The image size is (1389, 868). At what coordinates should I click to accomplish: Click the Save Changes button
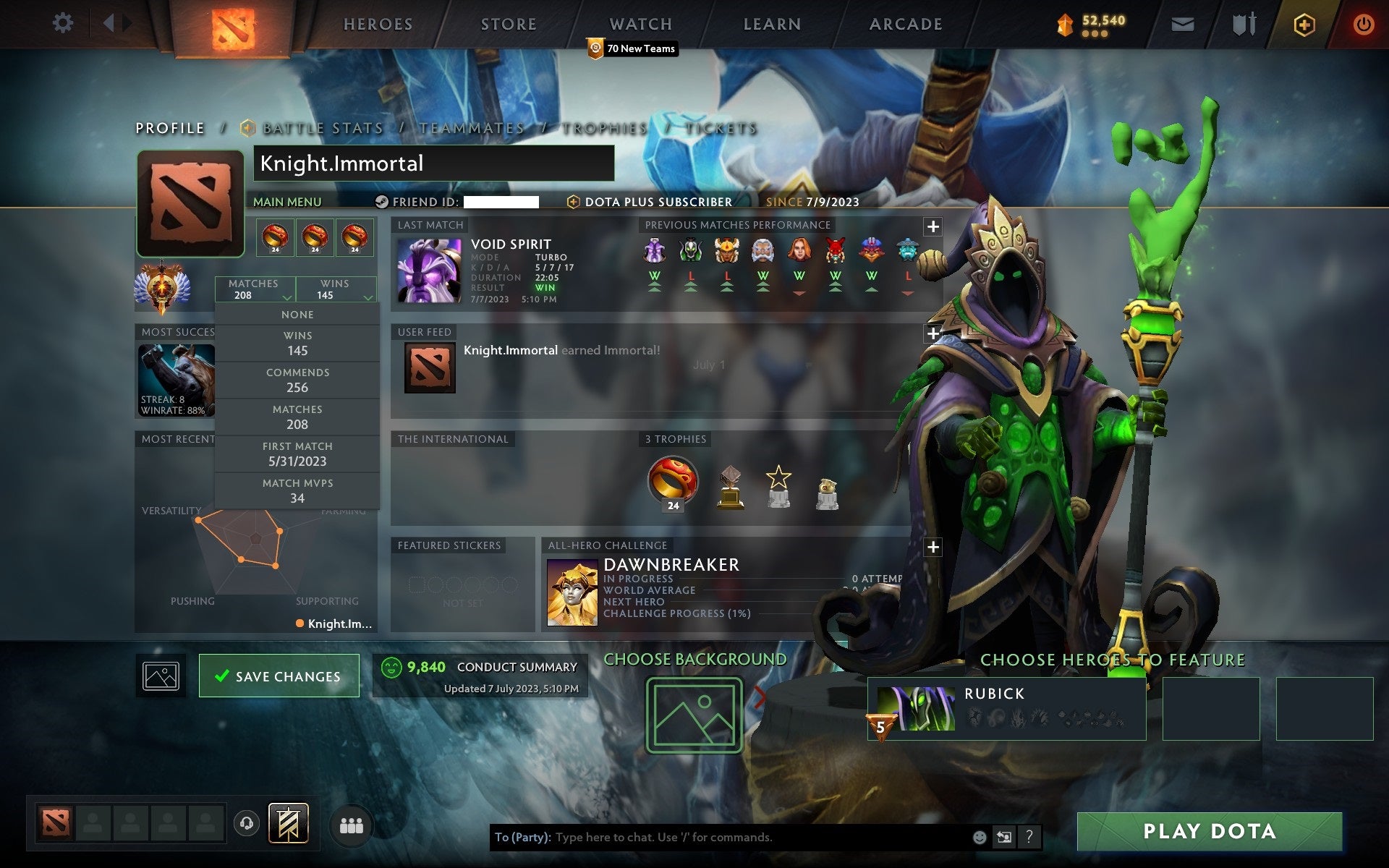tap(279, 675)
